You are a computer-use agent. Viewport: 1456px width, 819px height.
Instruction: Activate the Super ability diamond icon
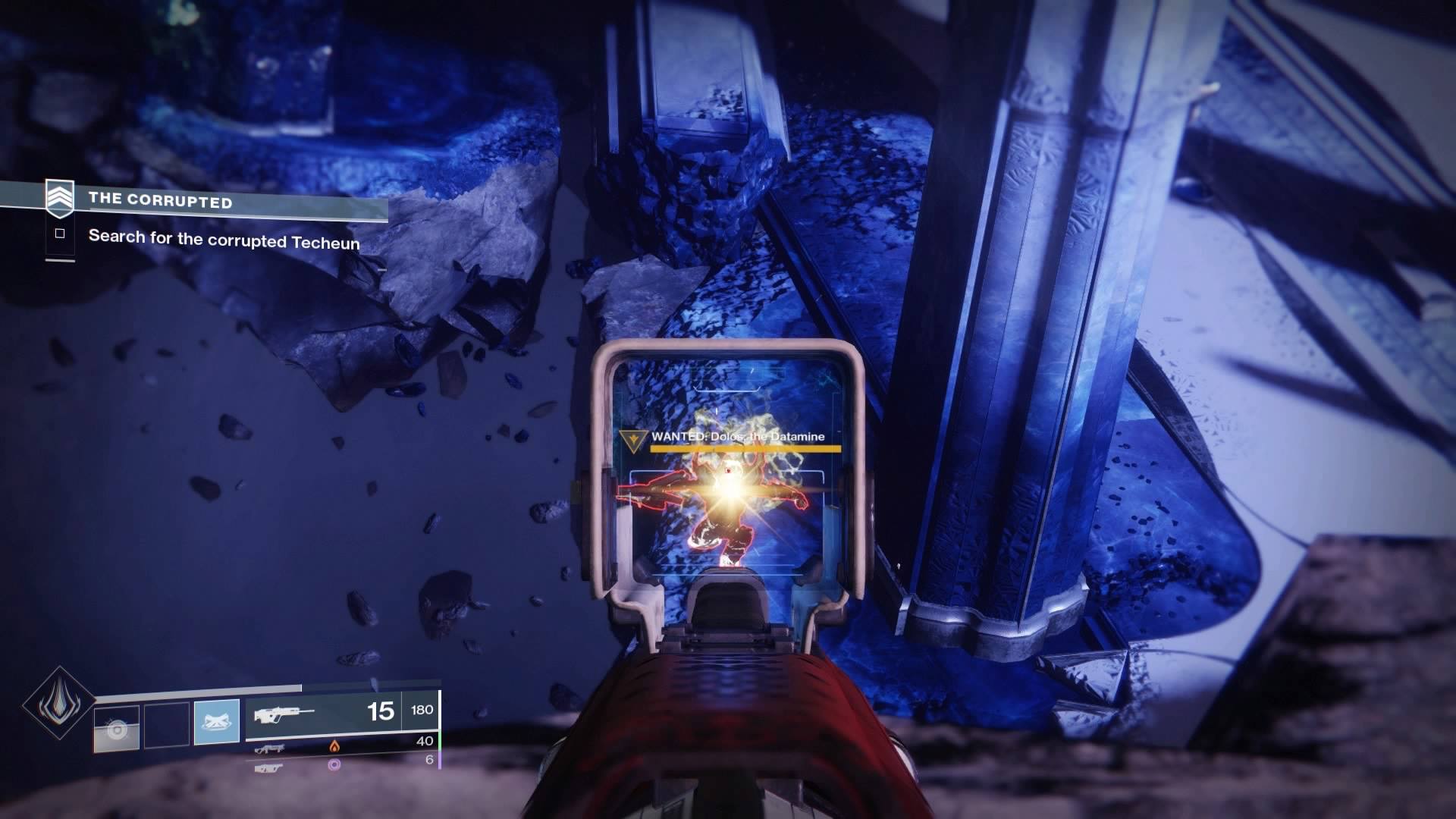point(58,703)
